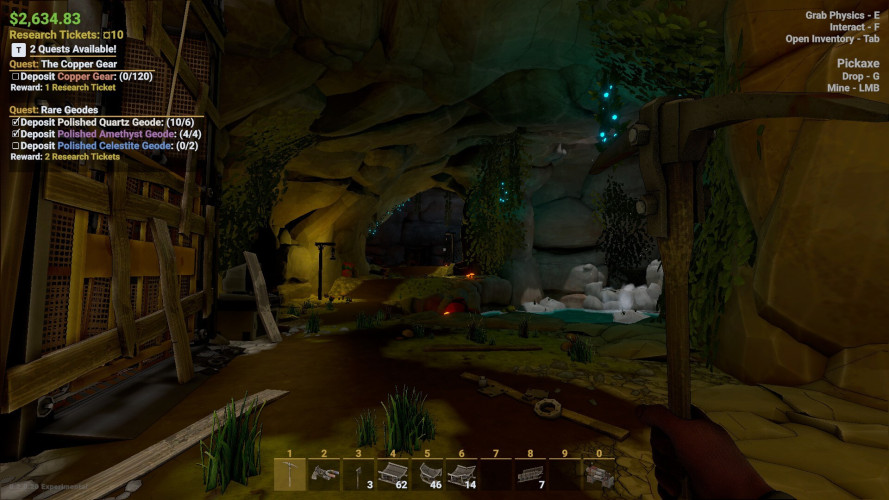Choose the hotbar item with count 3

(358, 474)
